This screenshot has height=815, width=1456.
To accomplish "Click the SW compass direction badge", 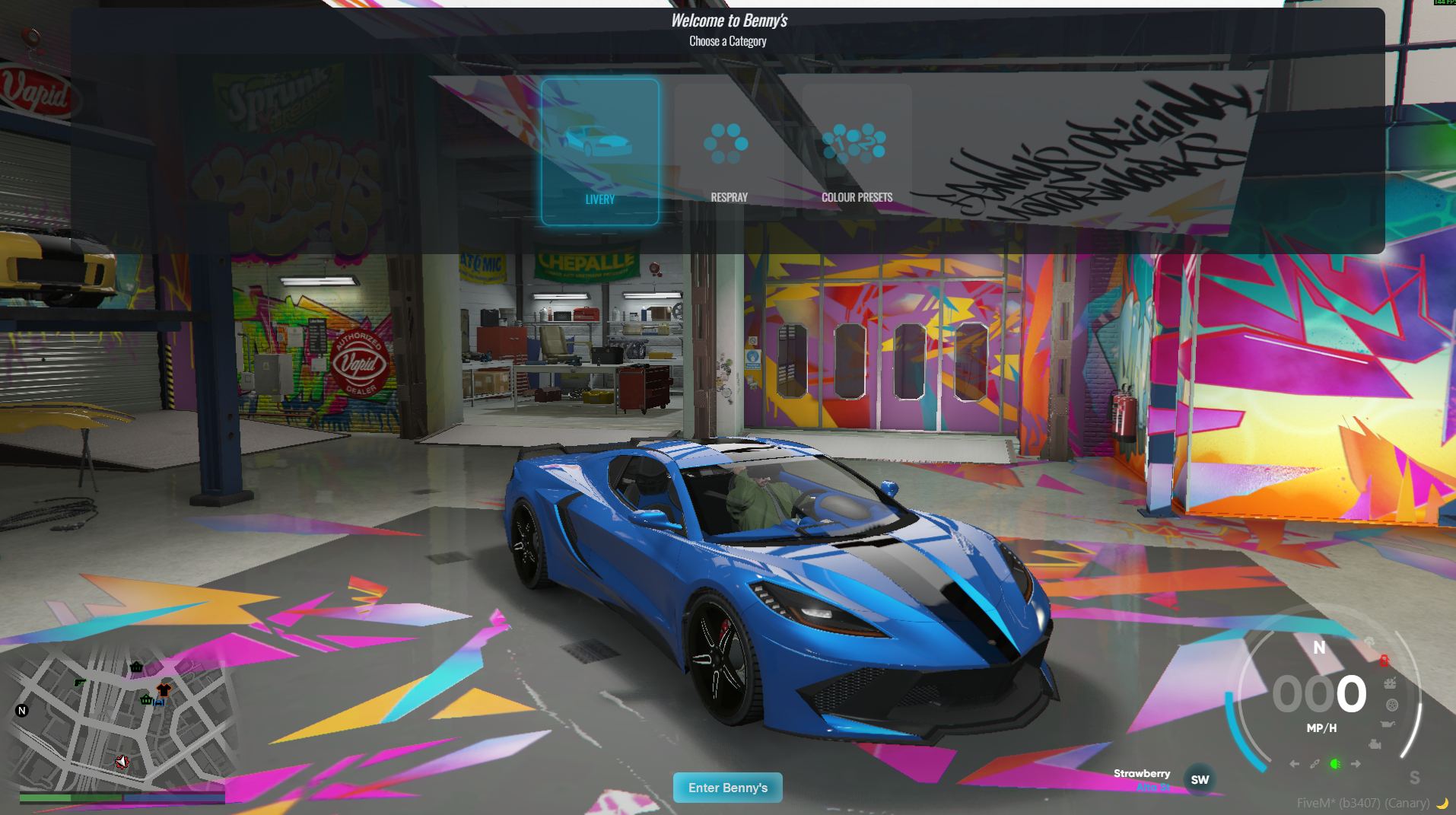I will (1200, 778).
